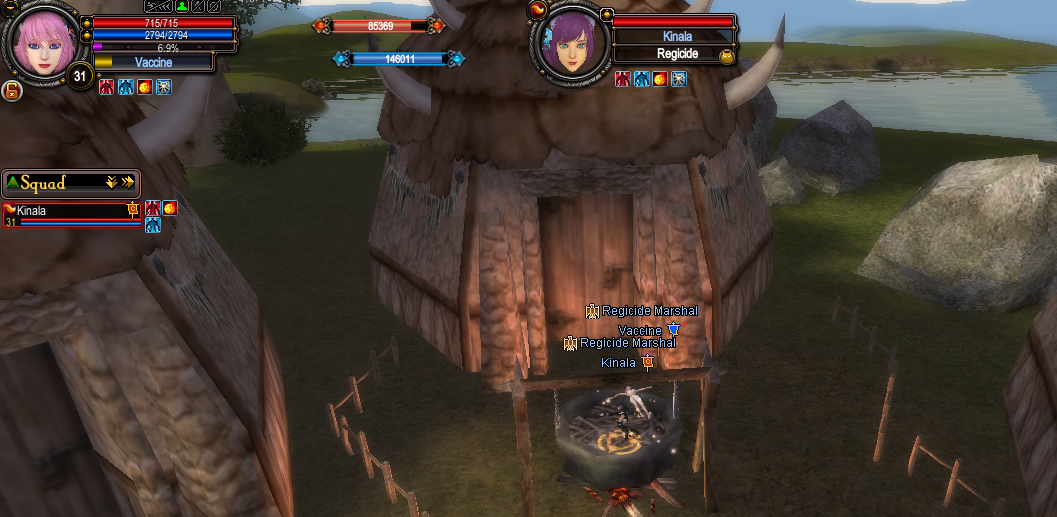The image size is (1057, 517).
Task: Click the green triangle on Squad header
Action: pos(11,182)
